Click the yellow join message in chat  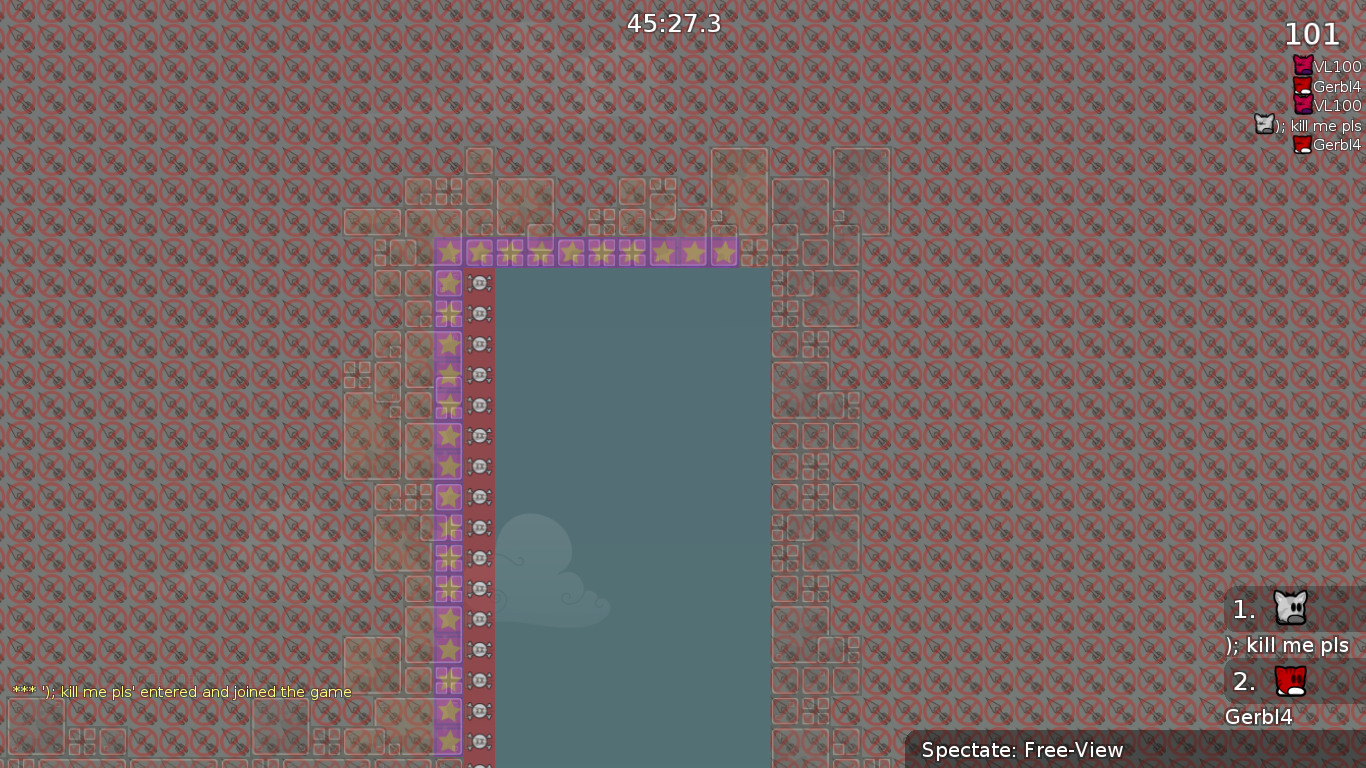180,691
